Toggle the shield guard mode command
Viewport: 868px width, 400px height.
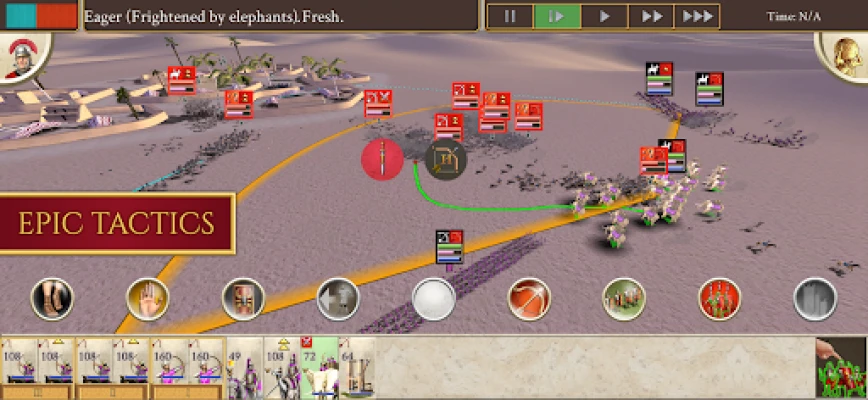pyautogui.click(x=243, y=299)
